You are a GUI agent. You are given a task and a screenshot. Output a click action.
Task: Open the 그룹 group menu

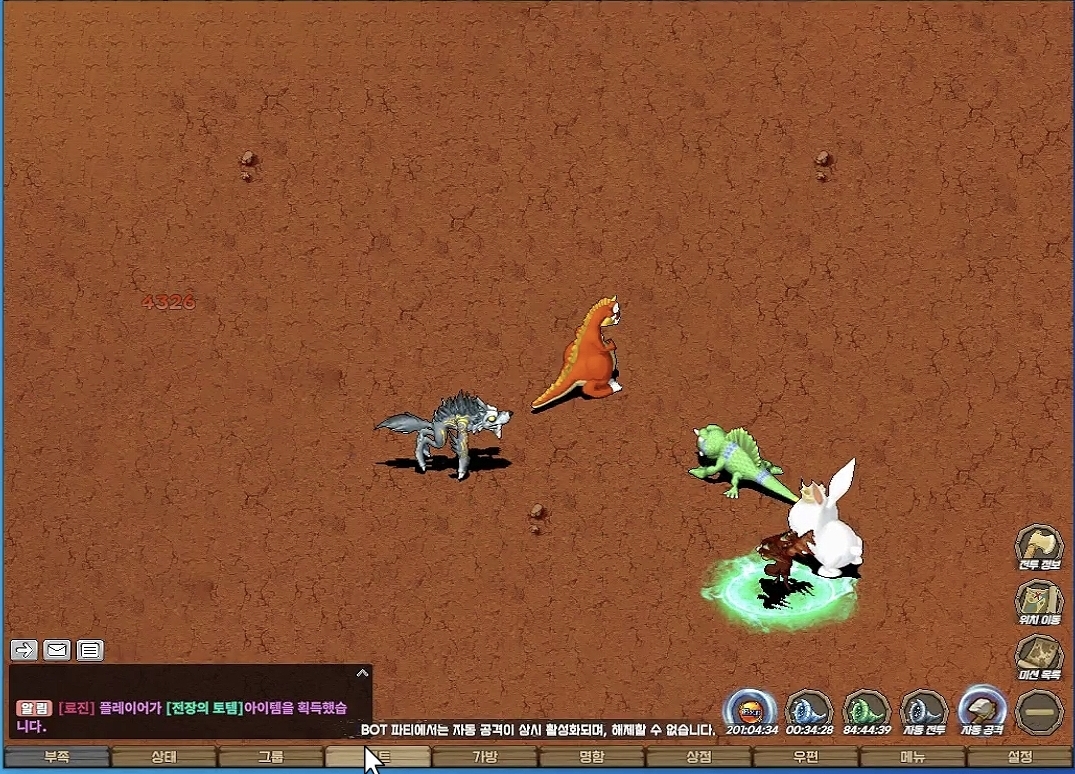coord(271,757)
